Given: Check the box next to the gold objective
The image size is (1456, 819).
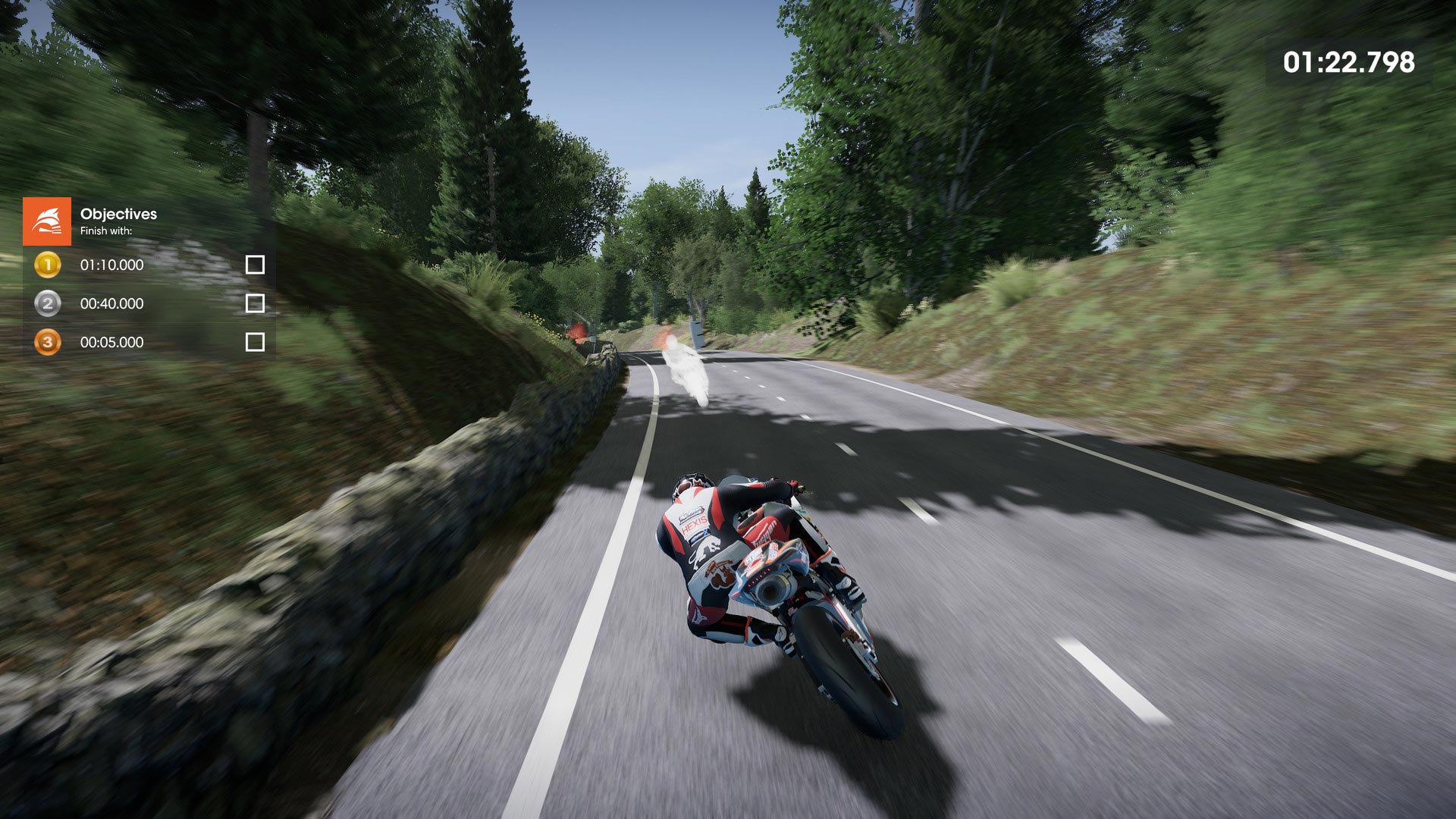Looking at the screenshot, I should coord(255,265).
